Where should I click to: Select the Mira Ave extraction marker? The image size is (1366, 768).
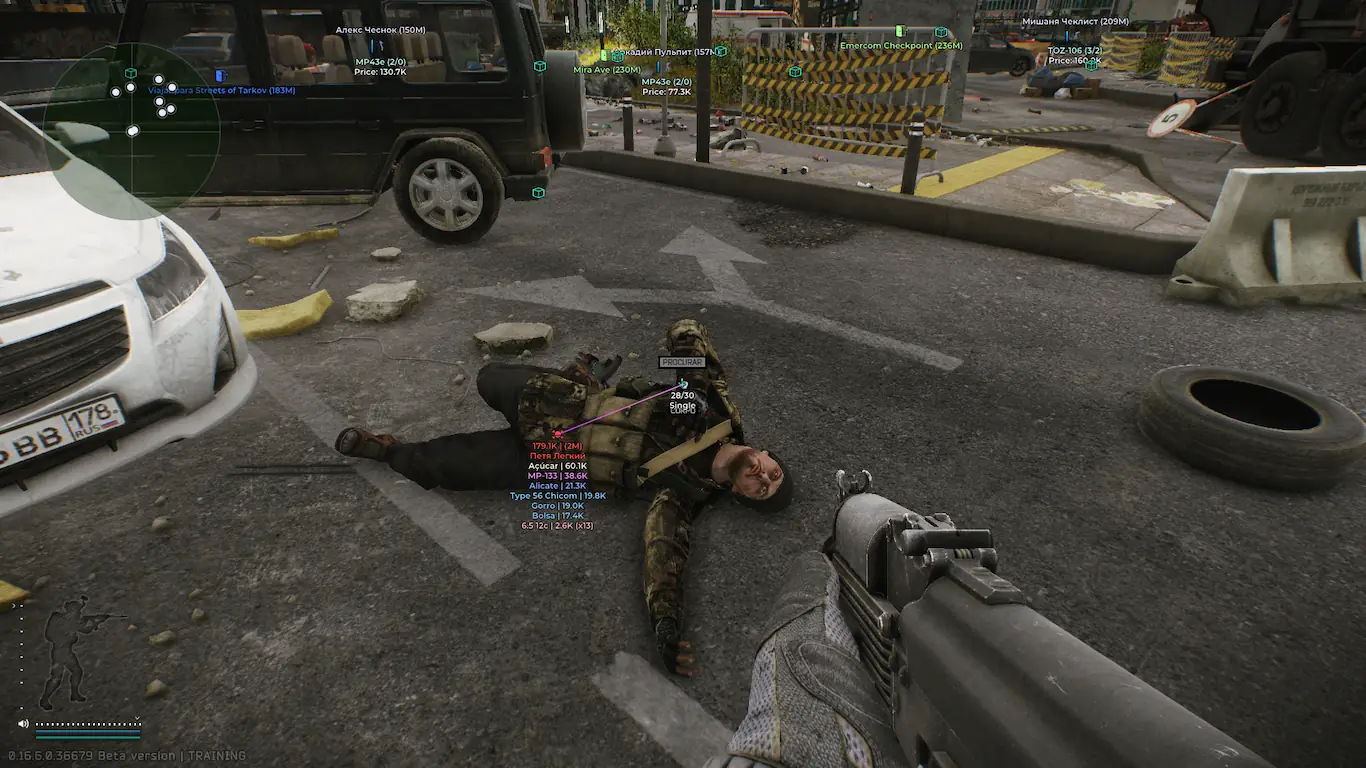pyautogui.click(x=606, y=69)
